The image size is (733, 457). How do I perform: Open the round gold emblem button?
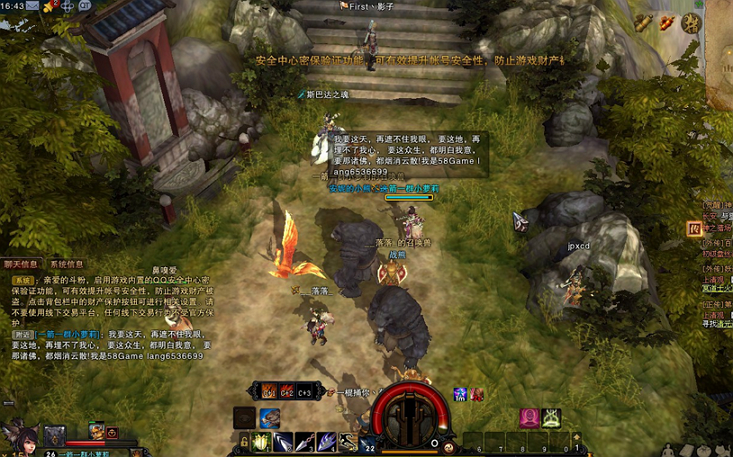pos(691,22)
